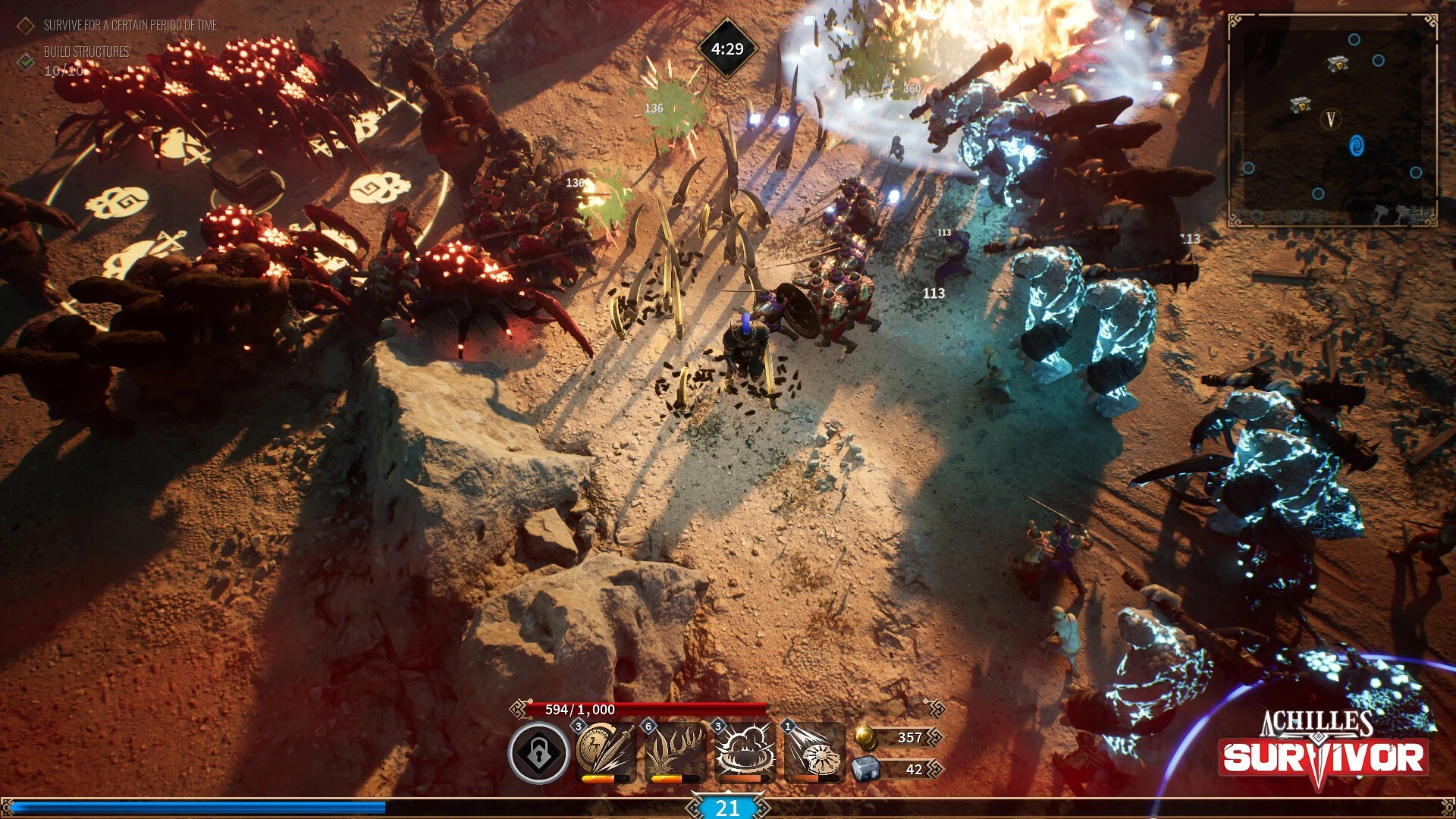
Task: Select the player V marker on minimap
Action: 1330,119
